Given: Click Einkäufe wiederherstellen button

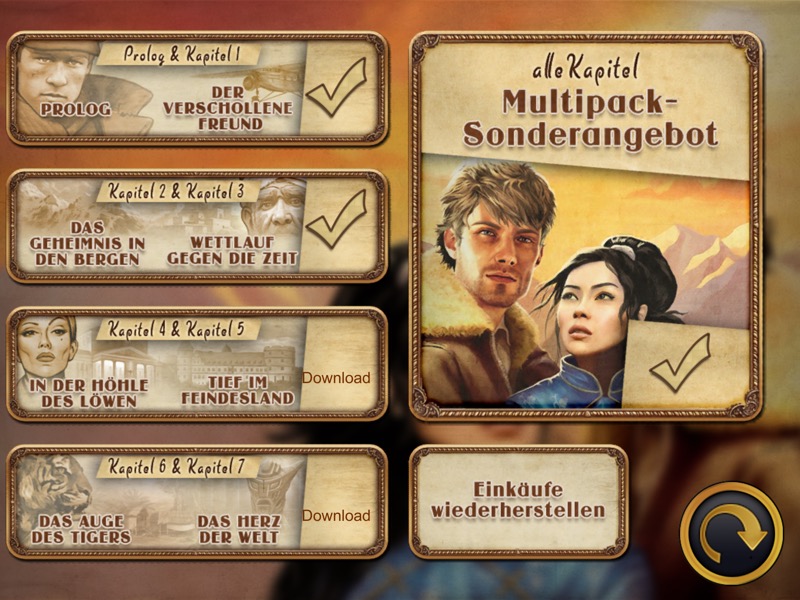Looking at the screenshot, I should click(518, 501).
